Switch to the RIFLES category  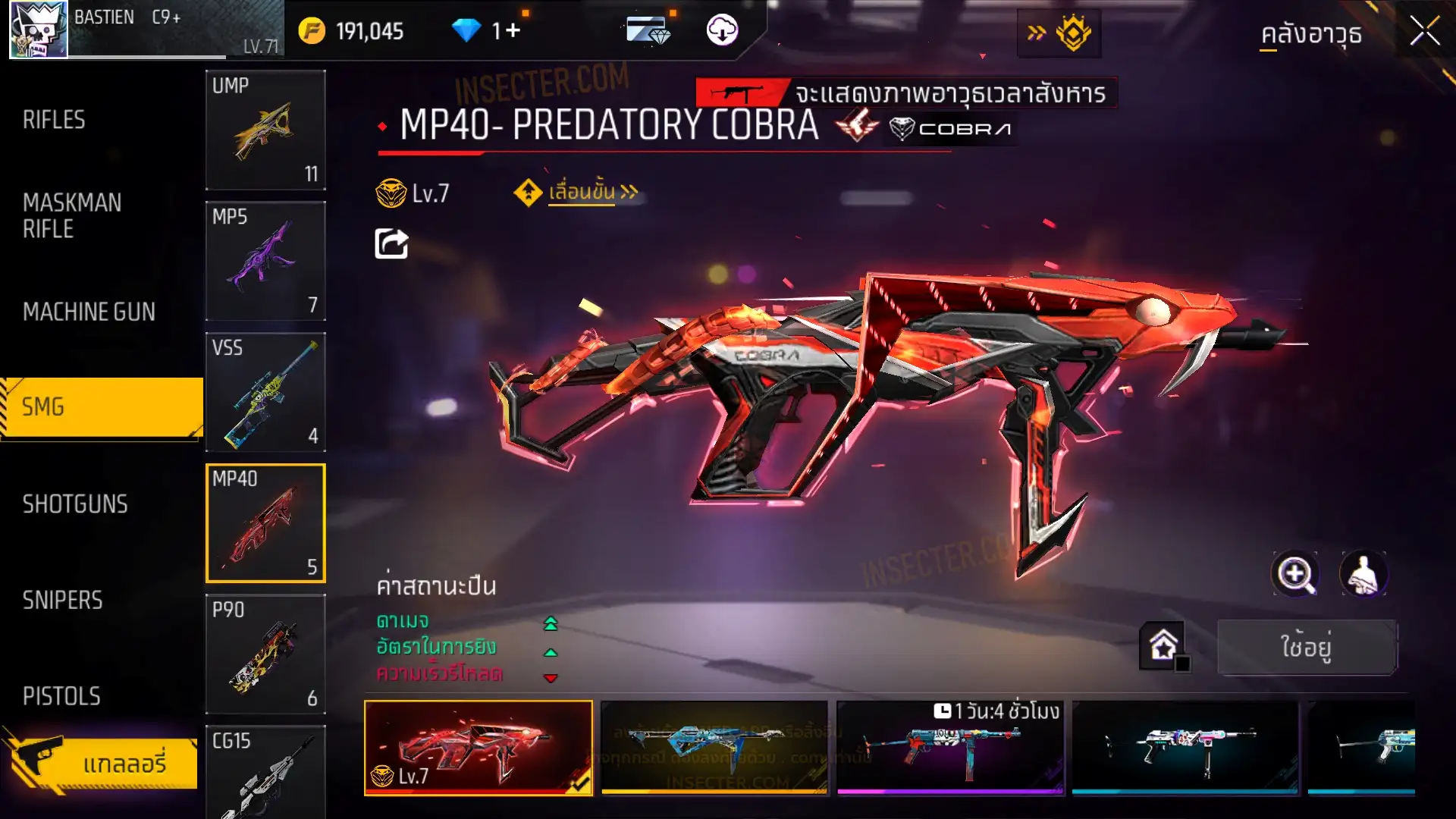pyautogui.click(x=54, y=120)
